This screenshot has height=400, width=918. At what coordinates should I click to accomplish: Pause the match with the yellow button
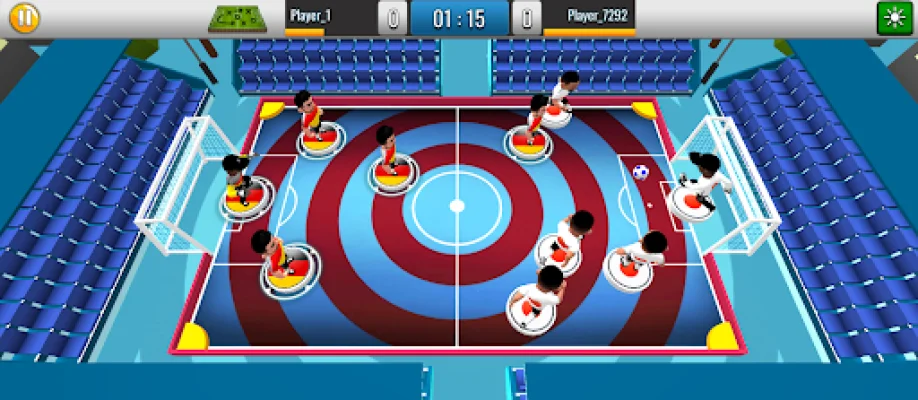(x=23, y=18)
